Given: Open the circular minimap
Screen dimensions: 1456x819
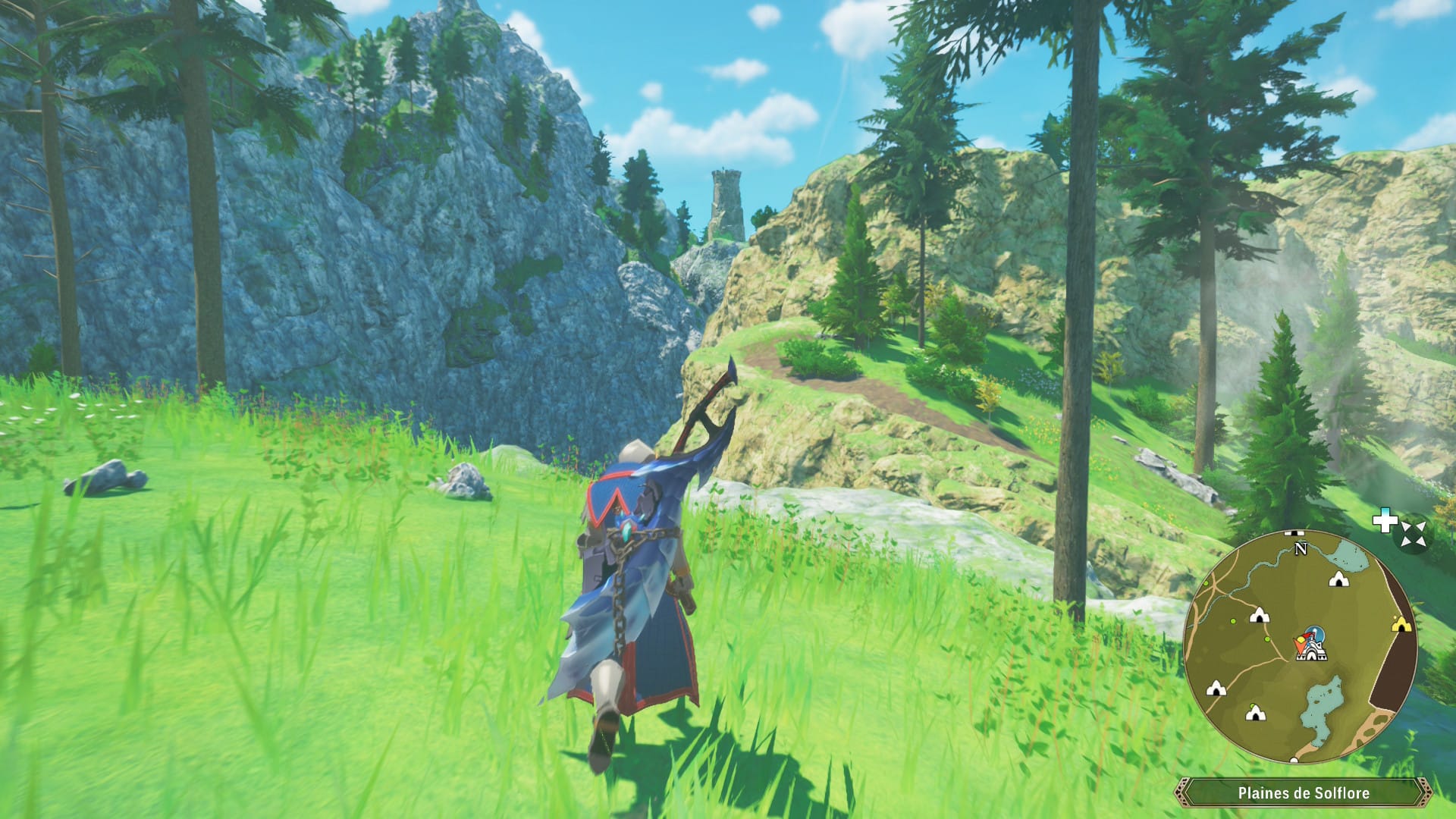Looking at the screenshot, I should tap(1300, 647).
